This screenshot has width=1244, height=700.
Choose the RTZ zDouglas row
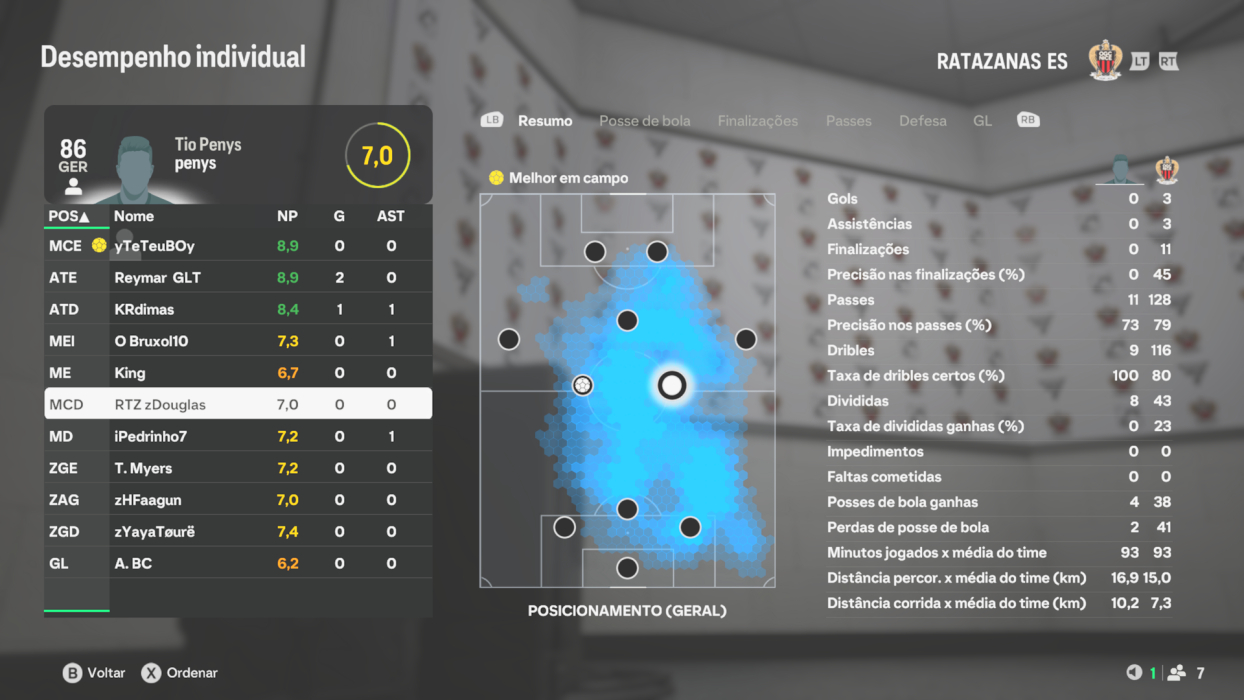238,405
